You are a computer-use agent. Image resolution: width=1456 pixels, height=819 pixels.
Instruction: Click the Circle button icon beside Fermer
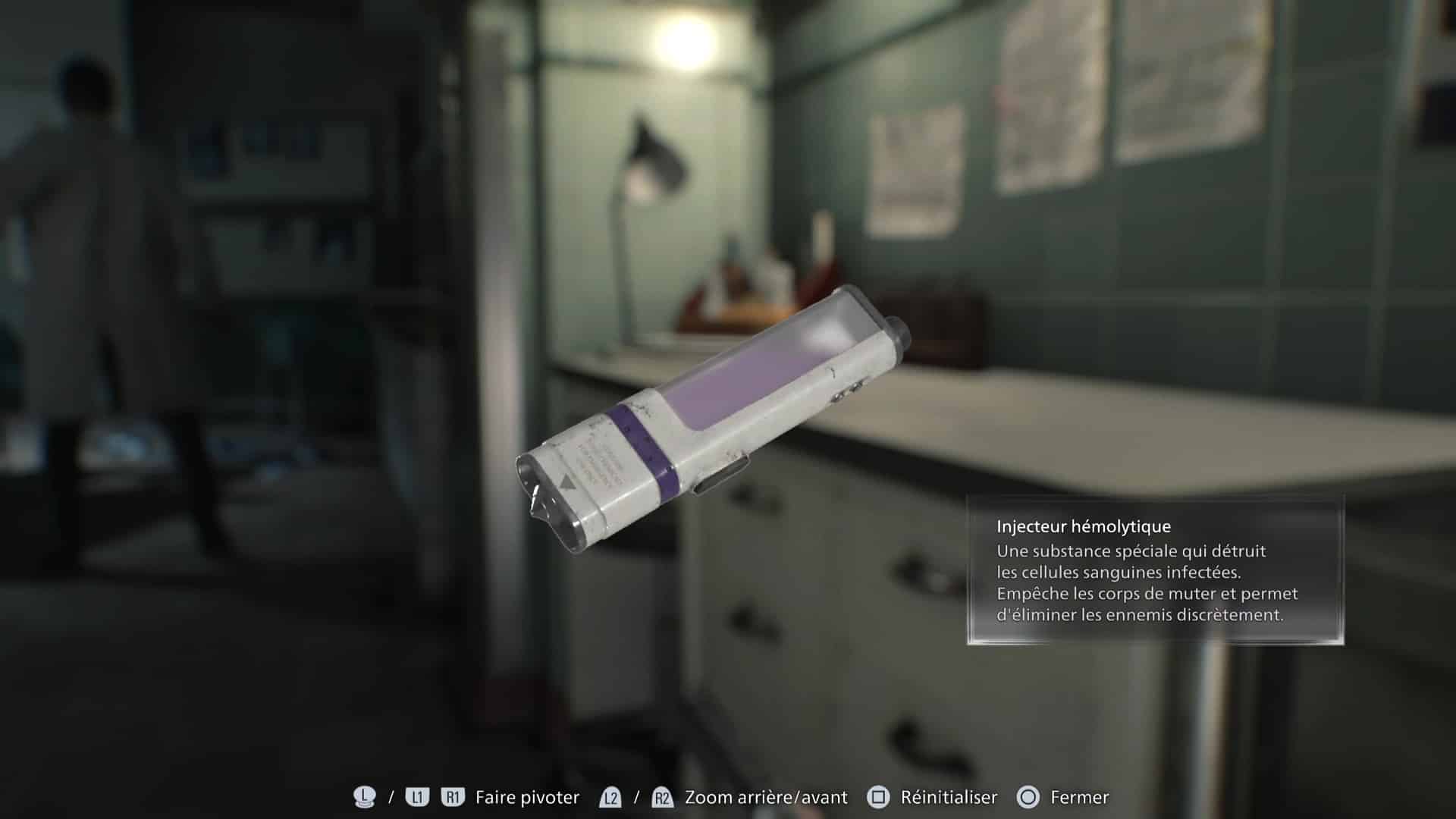(1029, 797)
